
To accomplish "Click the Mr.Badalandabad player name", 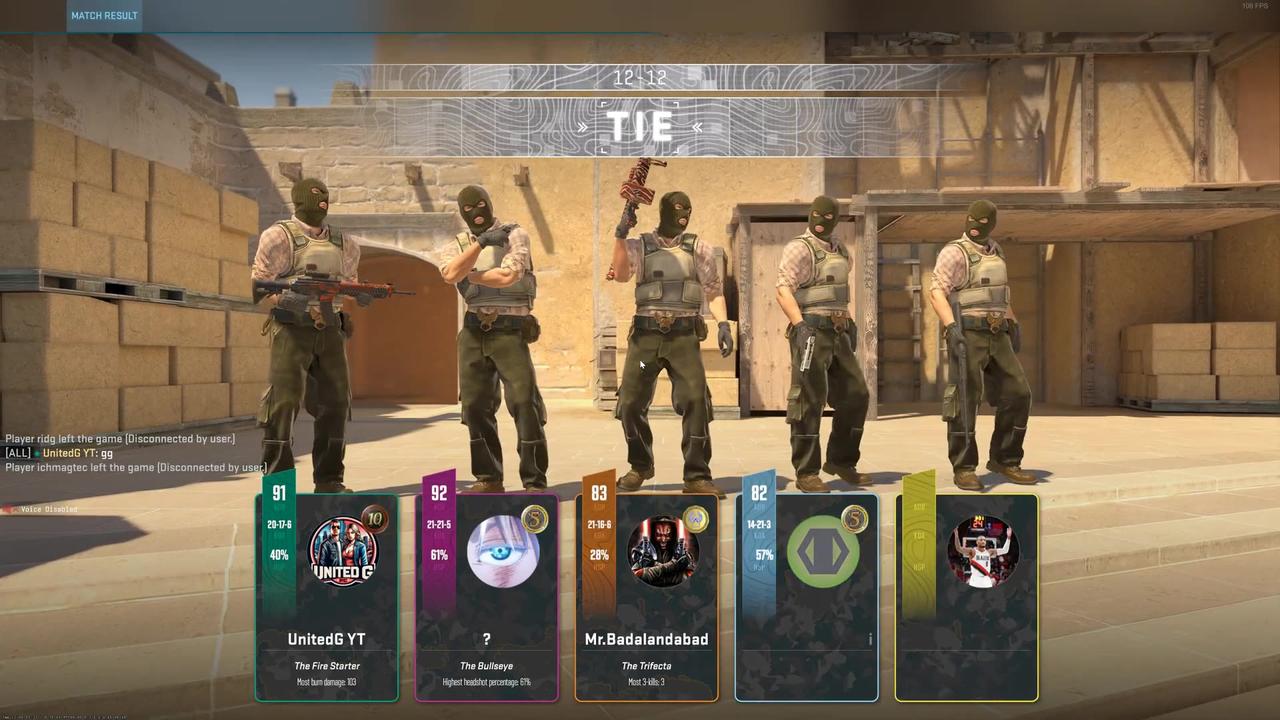I will (646, 639).
